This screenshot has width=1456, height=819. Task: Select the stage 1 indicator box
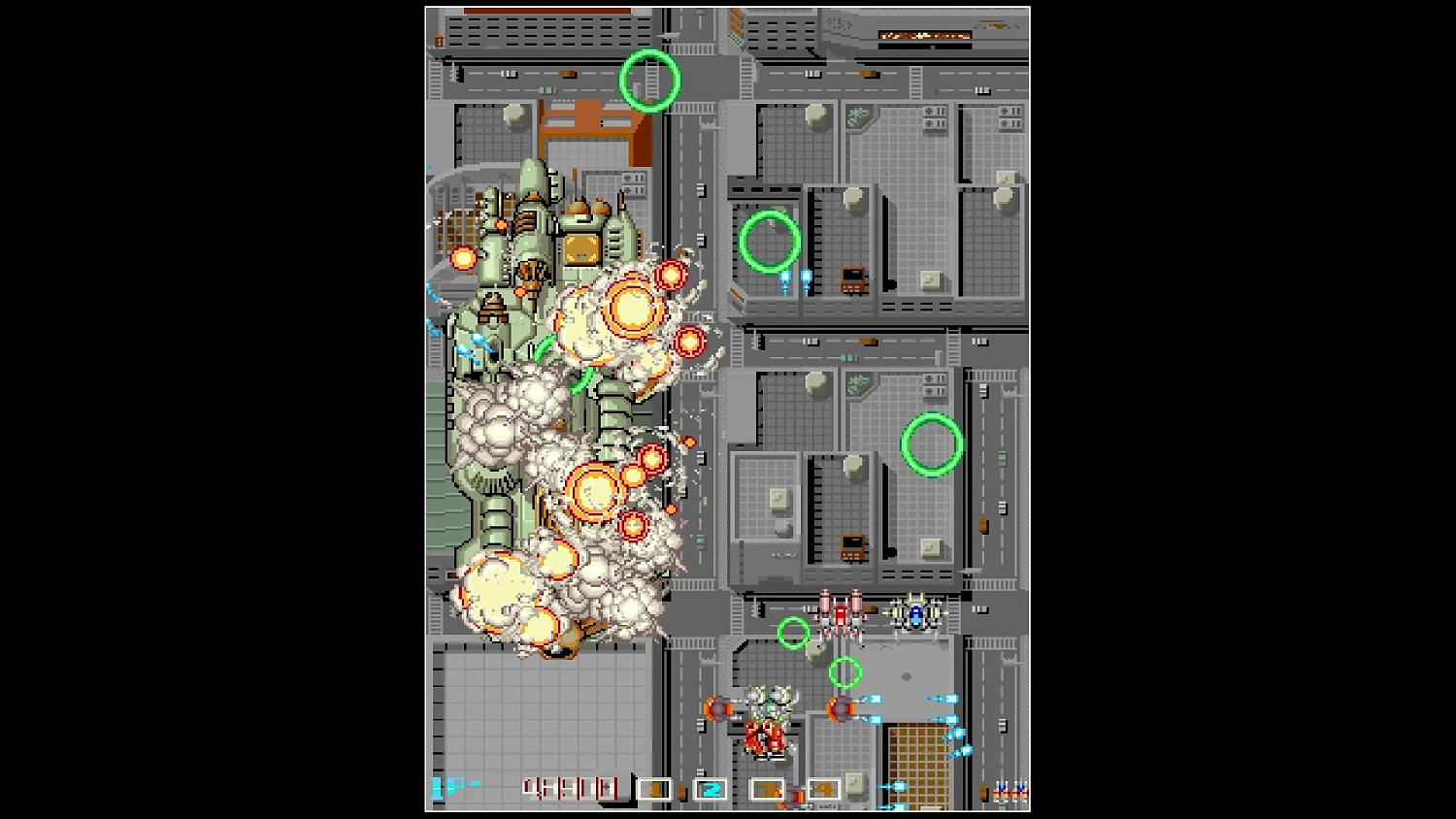pos(656,788)
